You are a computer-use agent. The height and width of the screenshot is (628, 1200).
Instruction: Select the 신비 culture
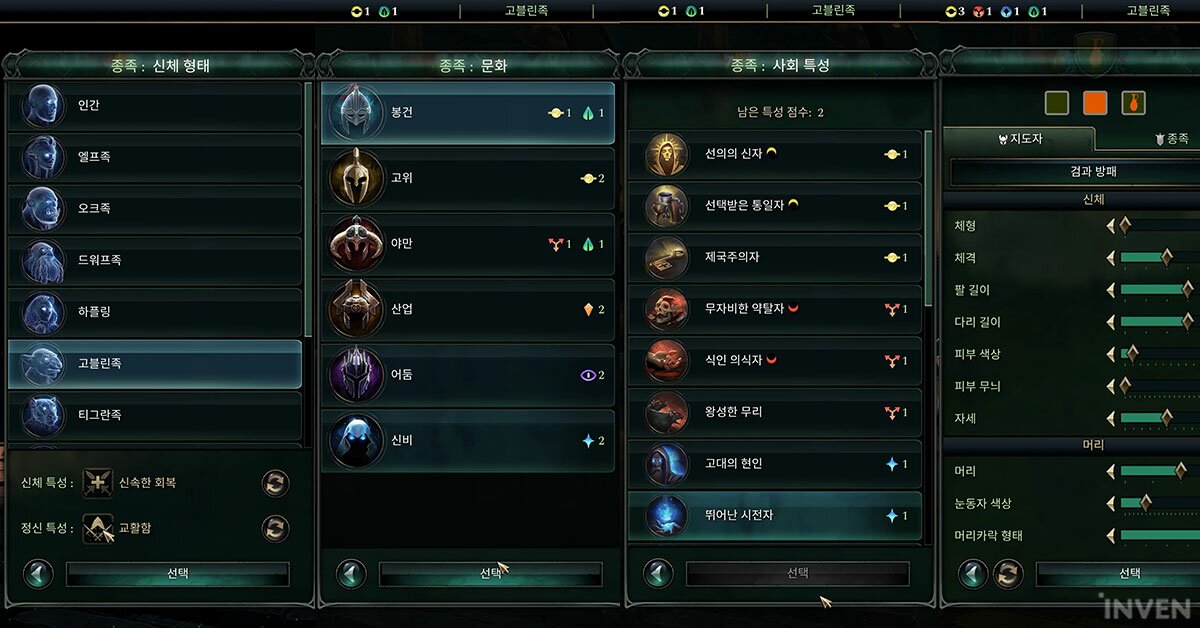pos(468,441)
